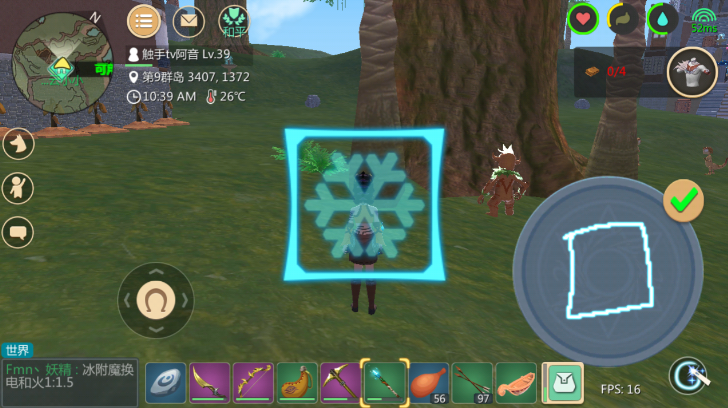Image resolution: width=728 pixels, height=408 pixels.
Task: Select the round shield hotbar slot
Action: (165, 383)
